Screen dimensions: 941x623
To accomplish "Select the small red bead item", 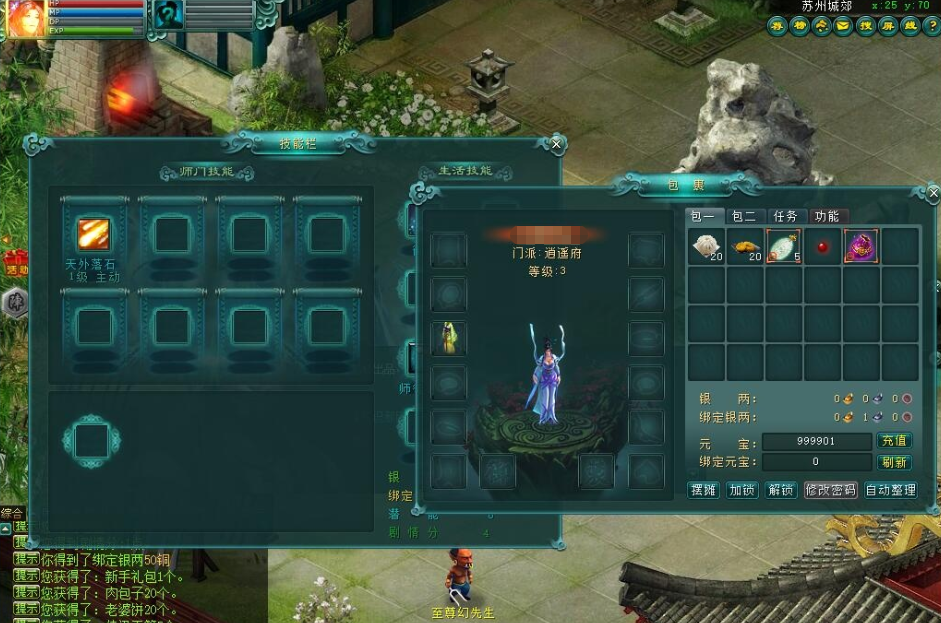I will click(x=822, y=247).
